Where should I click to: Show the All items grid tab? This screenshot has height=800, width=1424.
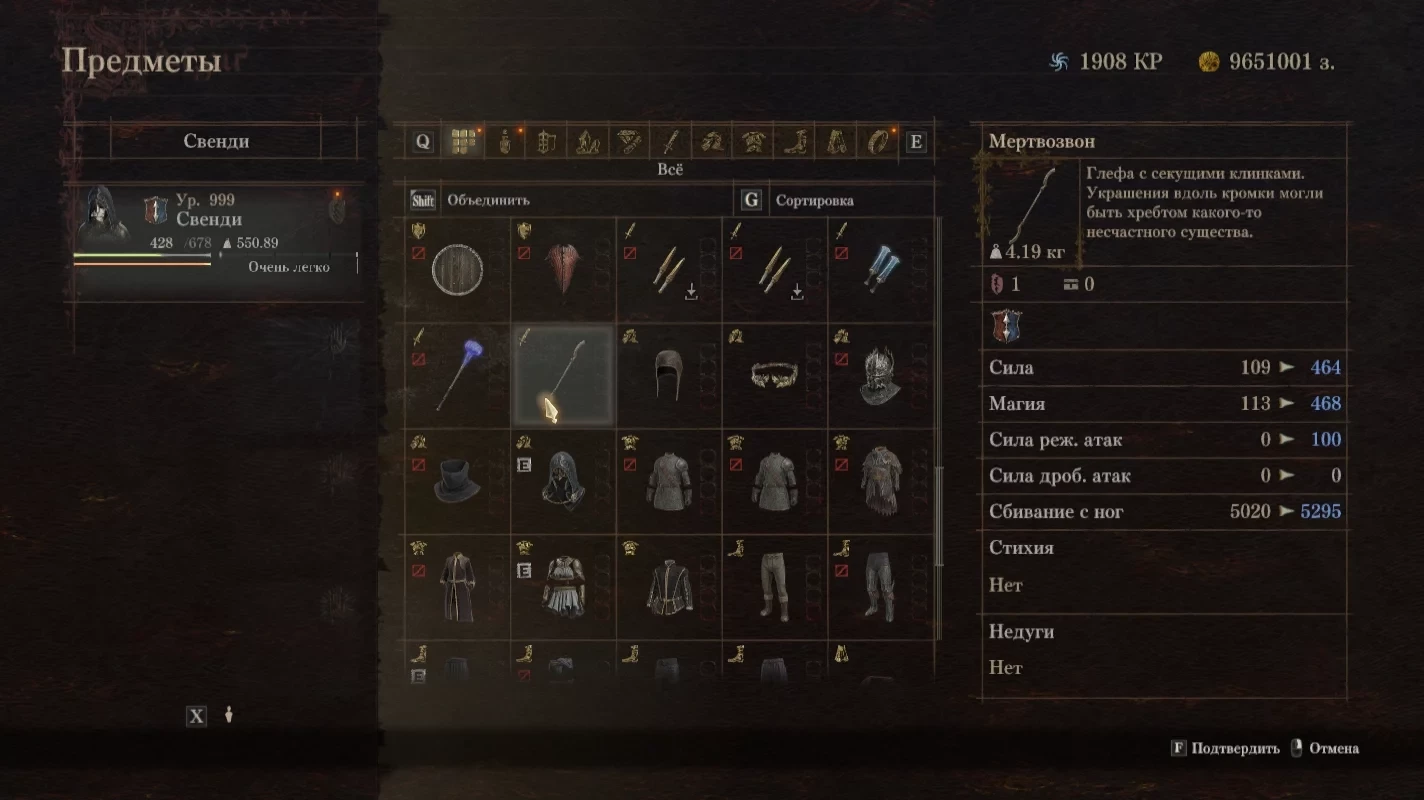pyautogui.click(x=461, y=142)
